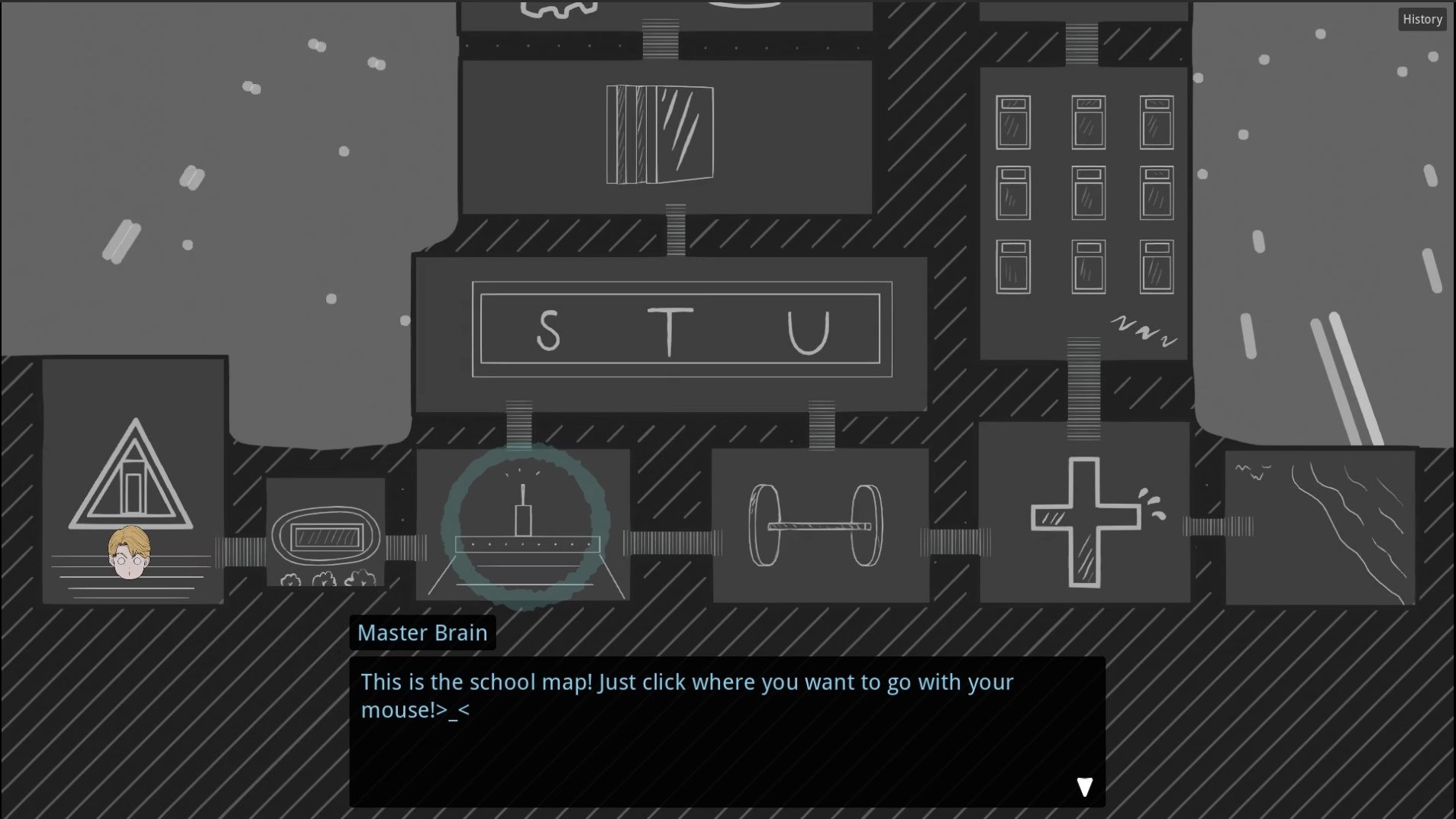Open the History log
The image size is (1456, 819).
click(x=1422, y=20)
